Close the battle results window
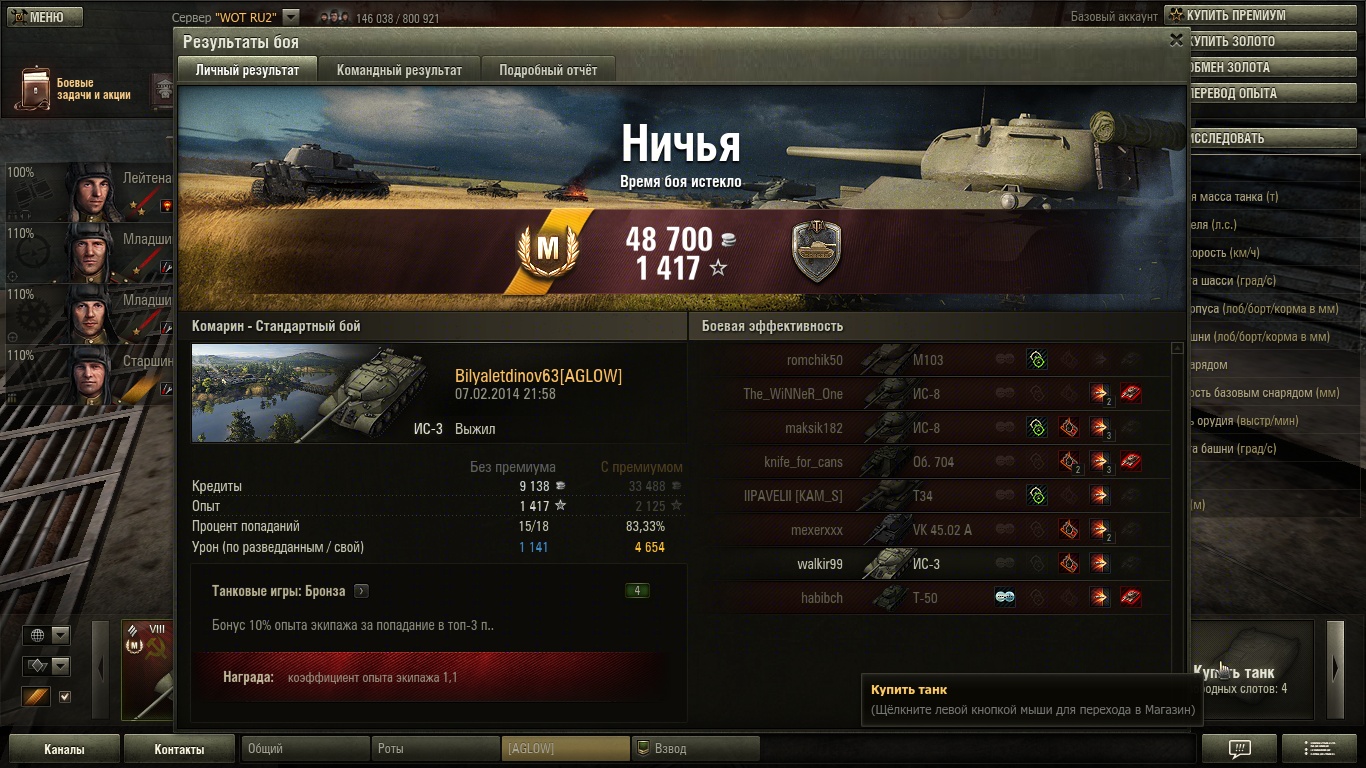 click(1176, 40)
